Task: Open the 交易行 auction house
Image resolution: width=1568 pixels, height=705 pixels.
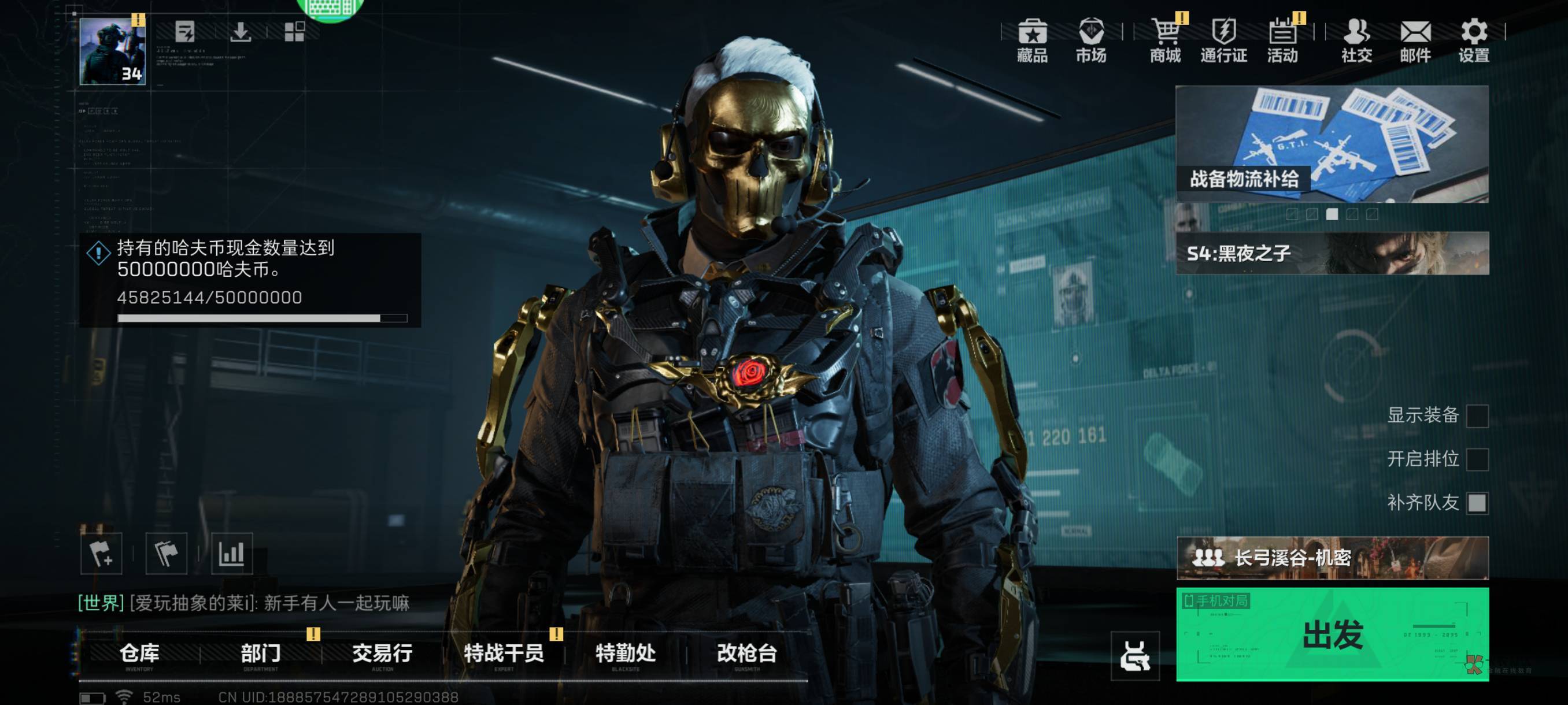Action: (382, 655)
